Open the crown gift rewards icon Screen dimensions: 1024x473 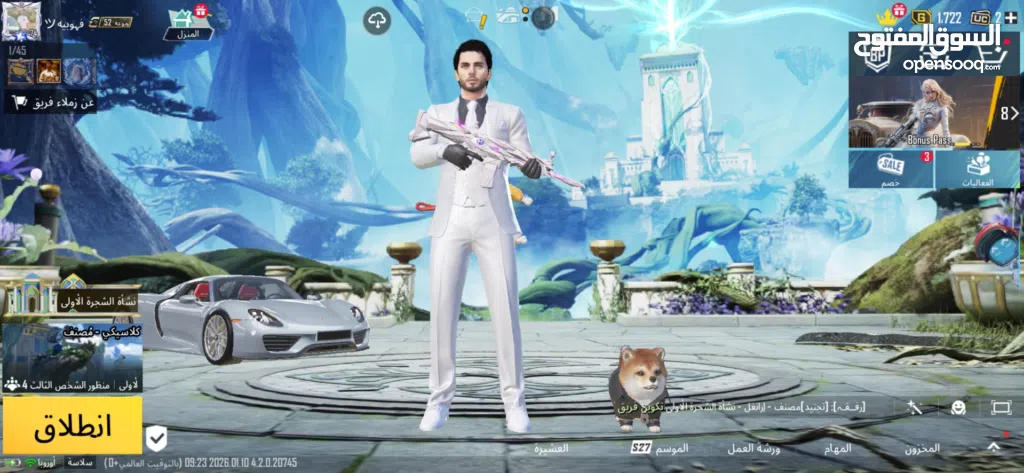[x=886, y=17]
